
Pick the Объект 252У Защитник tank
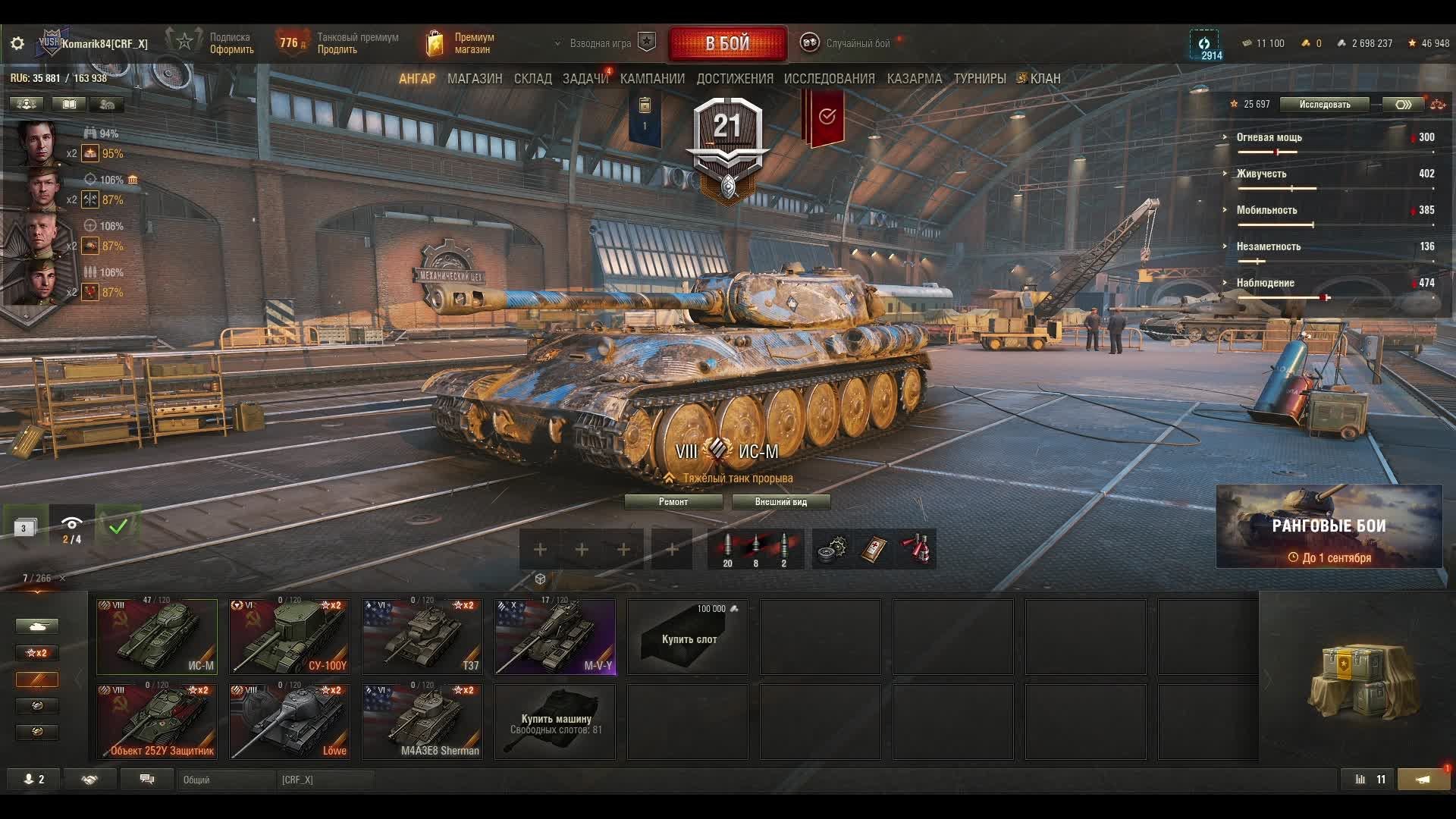(x=157, y=722)
